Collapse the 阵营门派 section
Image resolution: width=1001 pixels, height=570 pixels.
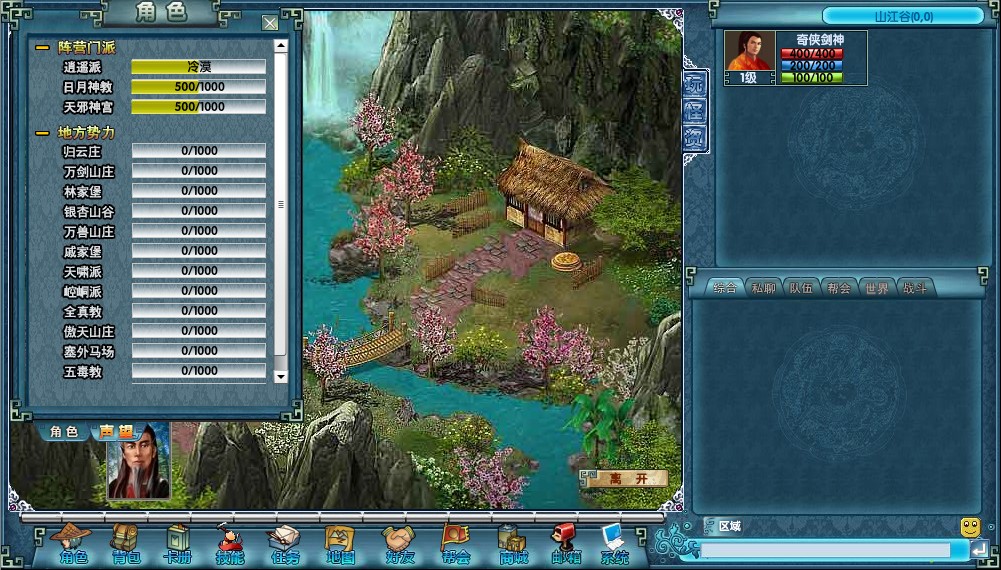[x=42, y=48]
